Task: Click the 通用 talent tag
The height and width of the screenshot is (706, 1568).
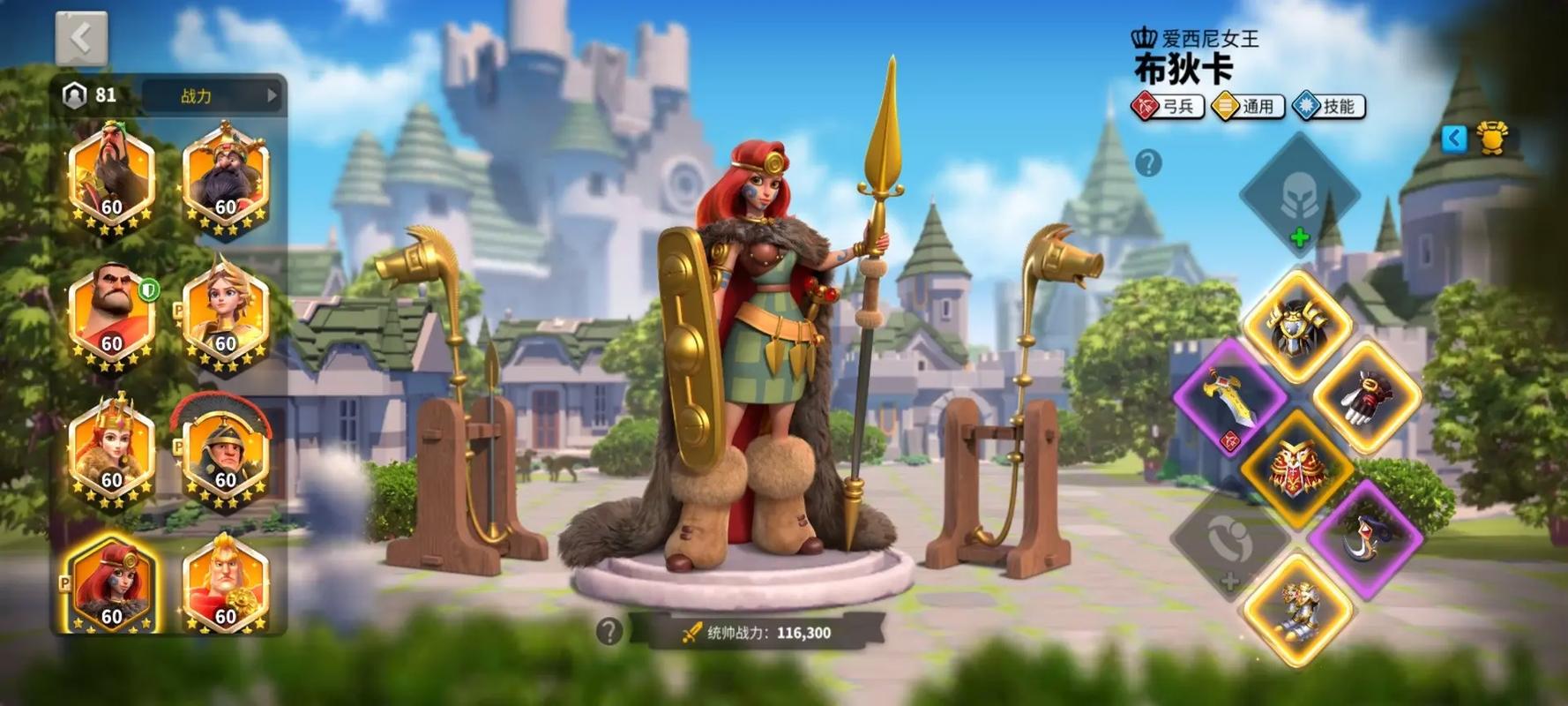Action: 1248,107
